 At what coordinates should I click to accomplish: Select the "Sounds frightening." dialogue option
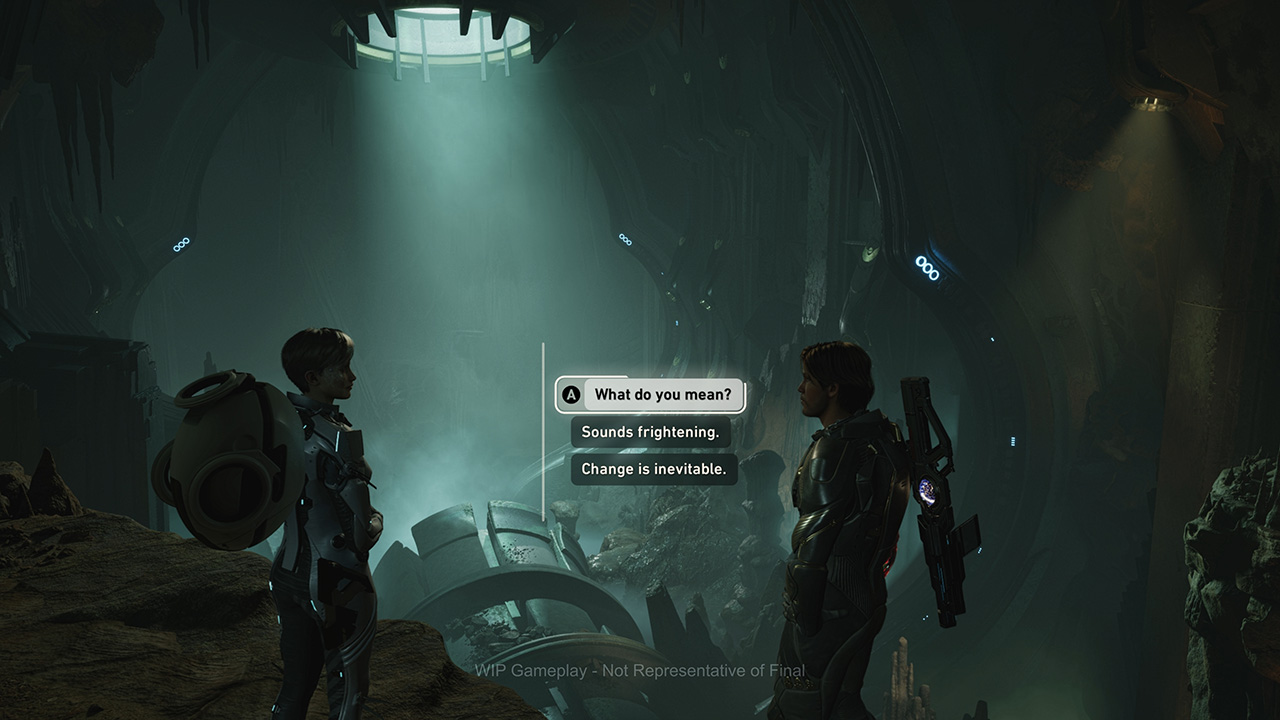pos(650,432)
